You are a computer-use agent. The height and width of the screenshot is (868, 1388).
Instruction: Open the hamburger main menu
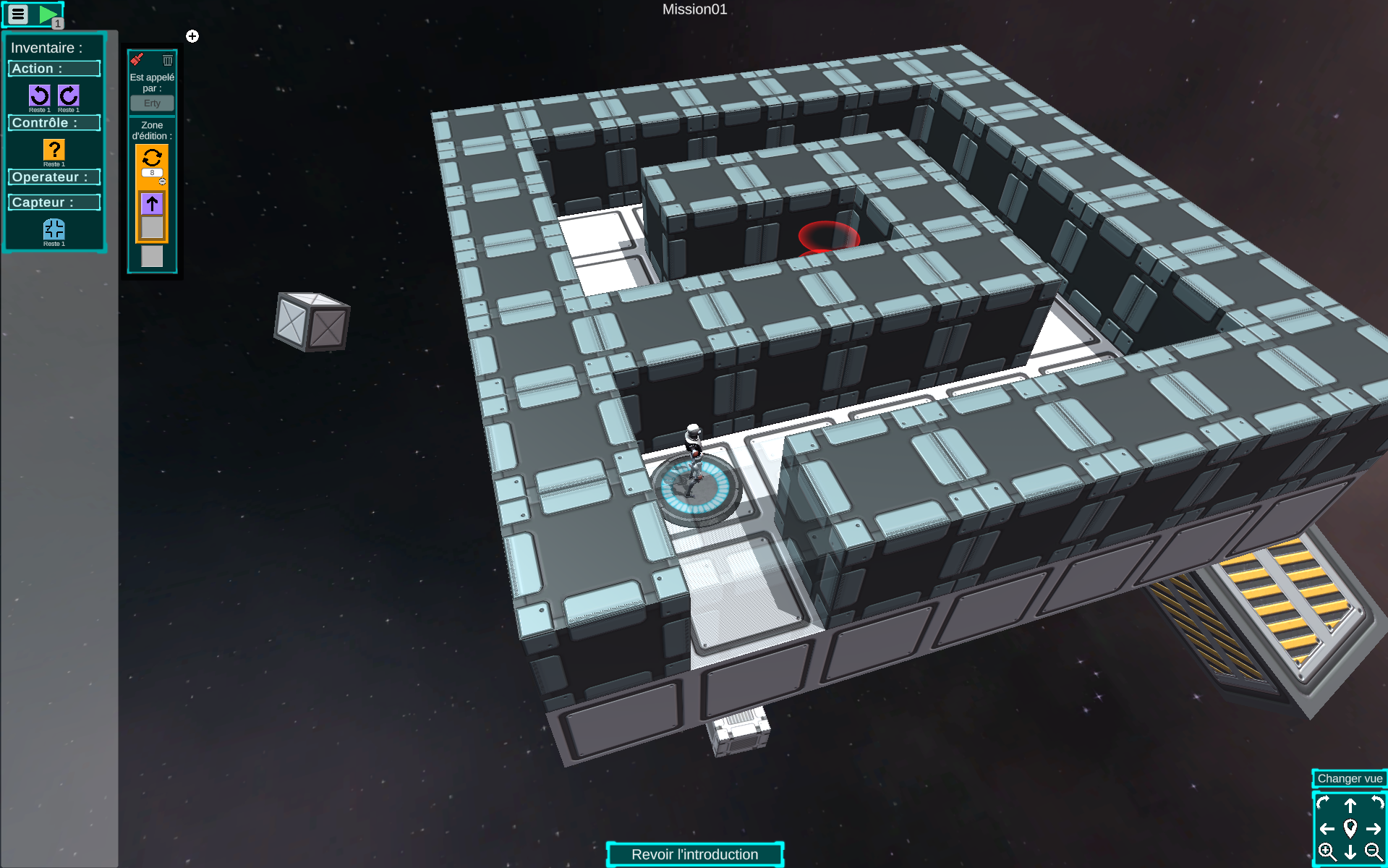[x=18, y=14]
